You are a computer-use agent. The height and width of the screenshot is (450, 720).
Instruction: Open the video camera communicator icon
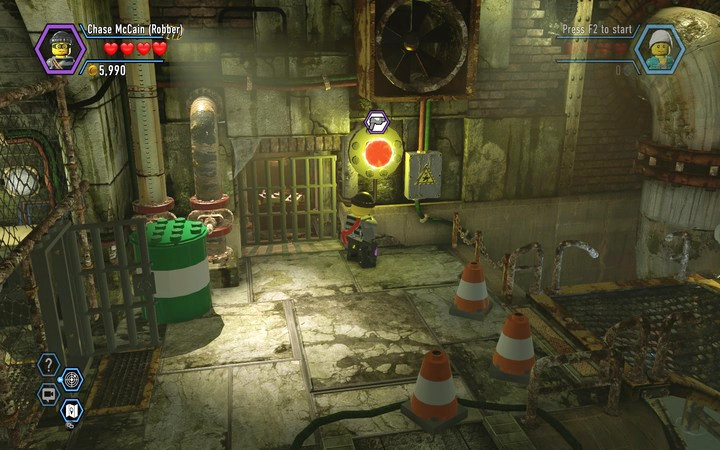pos(48,394)
